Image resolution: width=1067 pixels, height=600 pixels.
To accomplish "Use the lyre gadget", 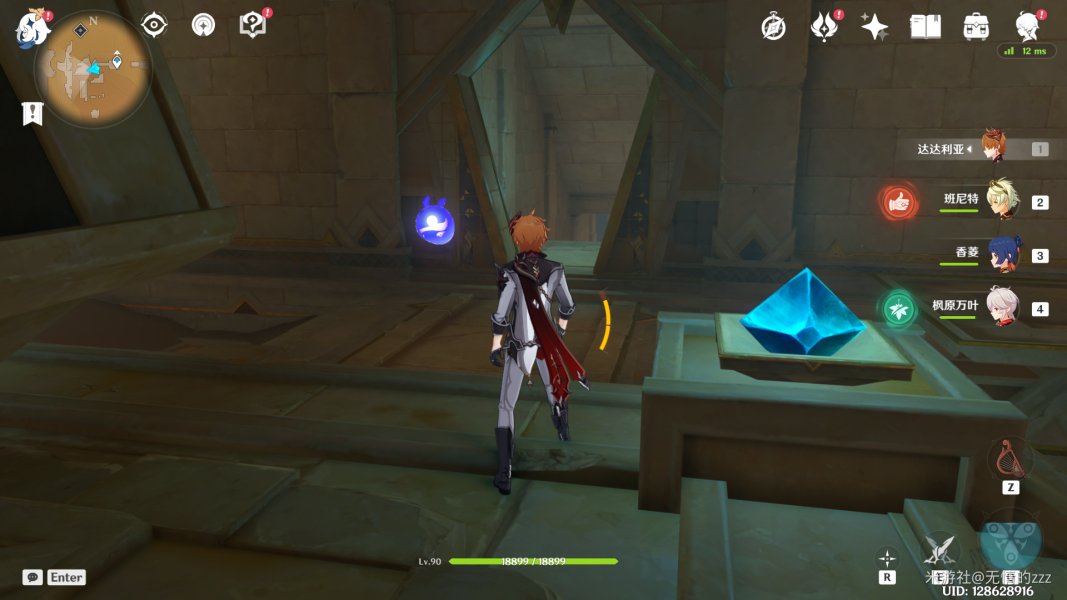I will pos(1011,459).
